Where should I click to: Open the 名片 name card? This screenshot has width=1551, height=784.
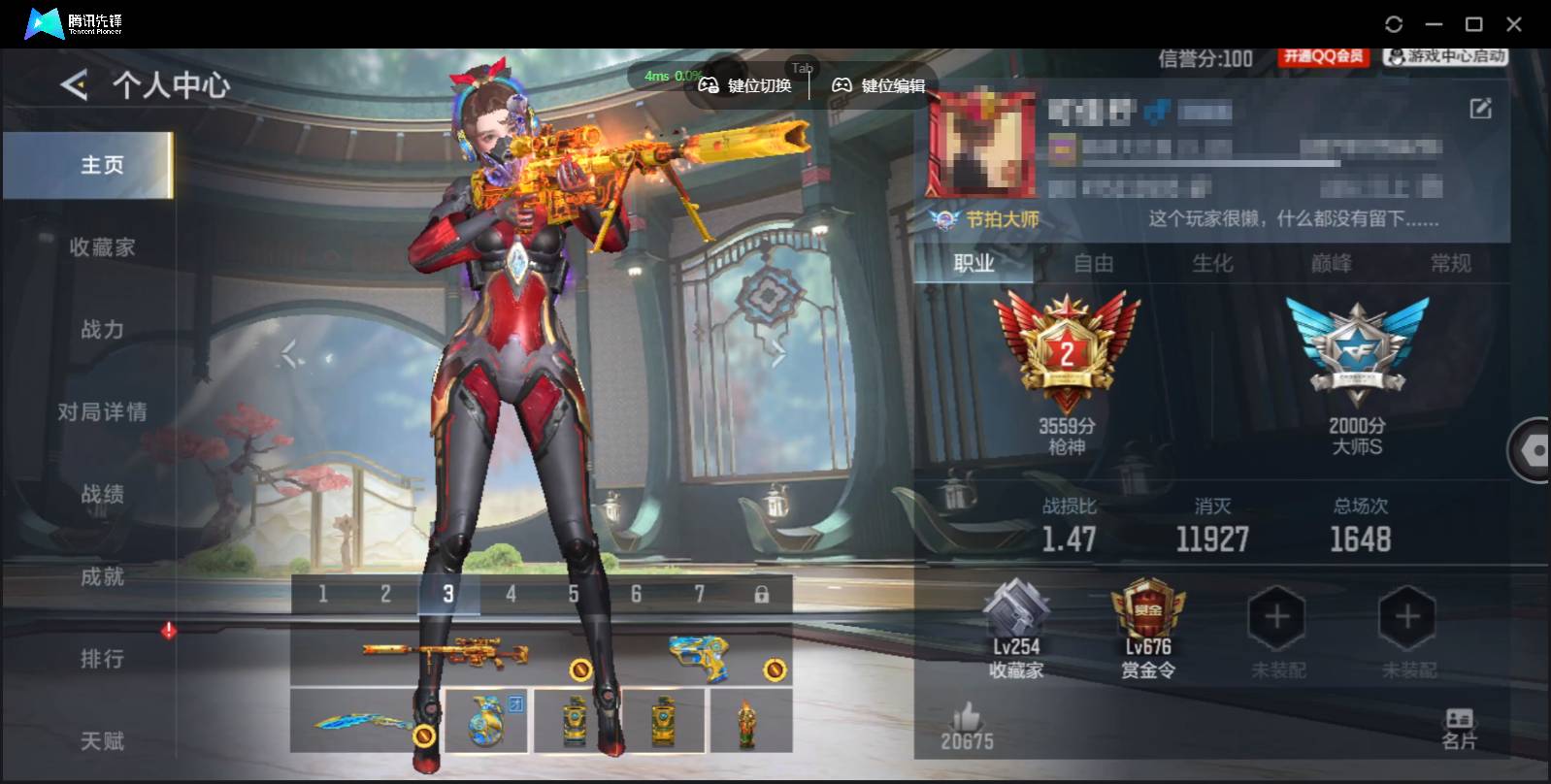tap(1459, 730)
